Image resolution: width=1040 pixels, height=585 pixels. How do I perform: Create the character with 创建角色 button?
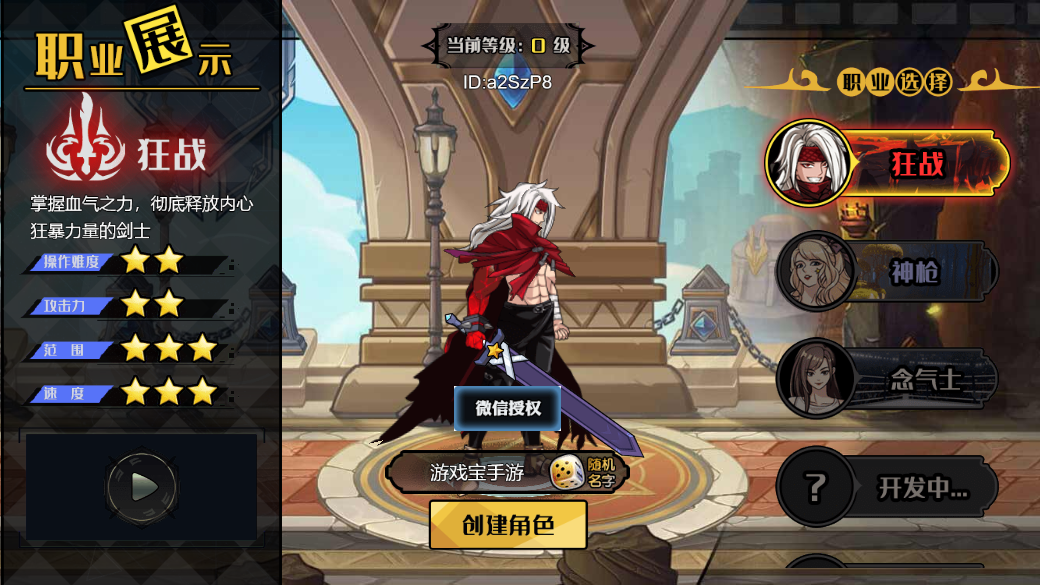click(508, 525)
